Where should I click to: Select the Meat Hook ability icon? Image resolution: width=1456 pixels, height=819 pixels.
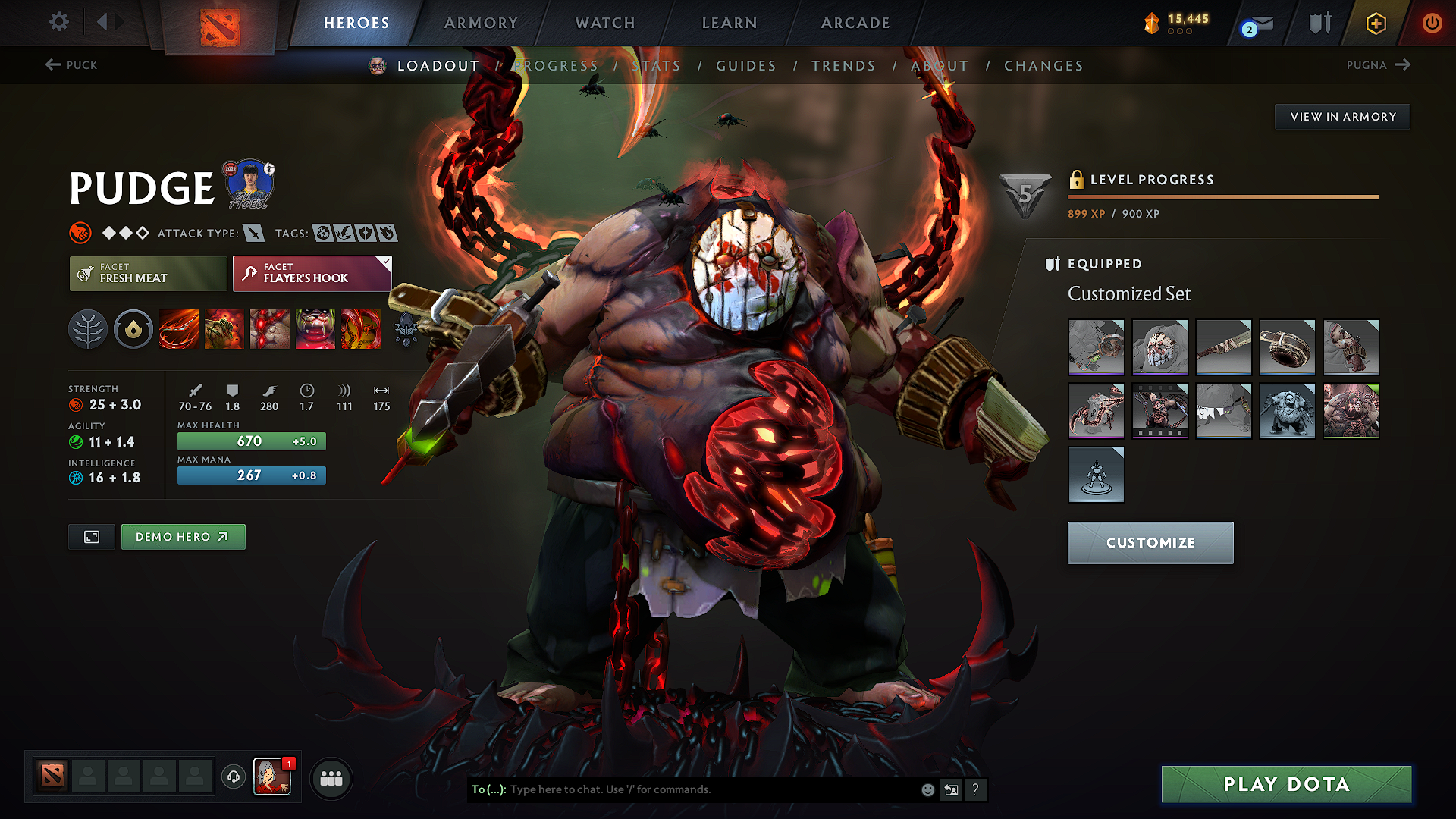point(178,329)
